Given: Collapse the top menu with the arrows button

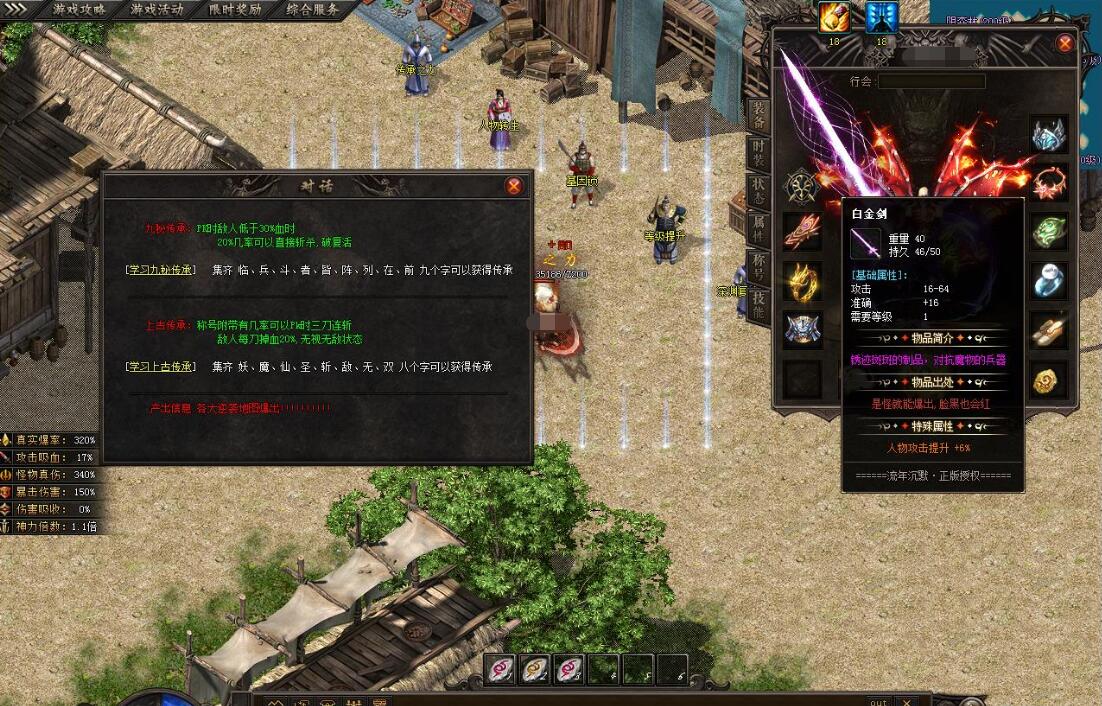Looking at the screenshot, I should tap(17, 9).
